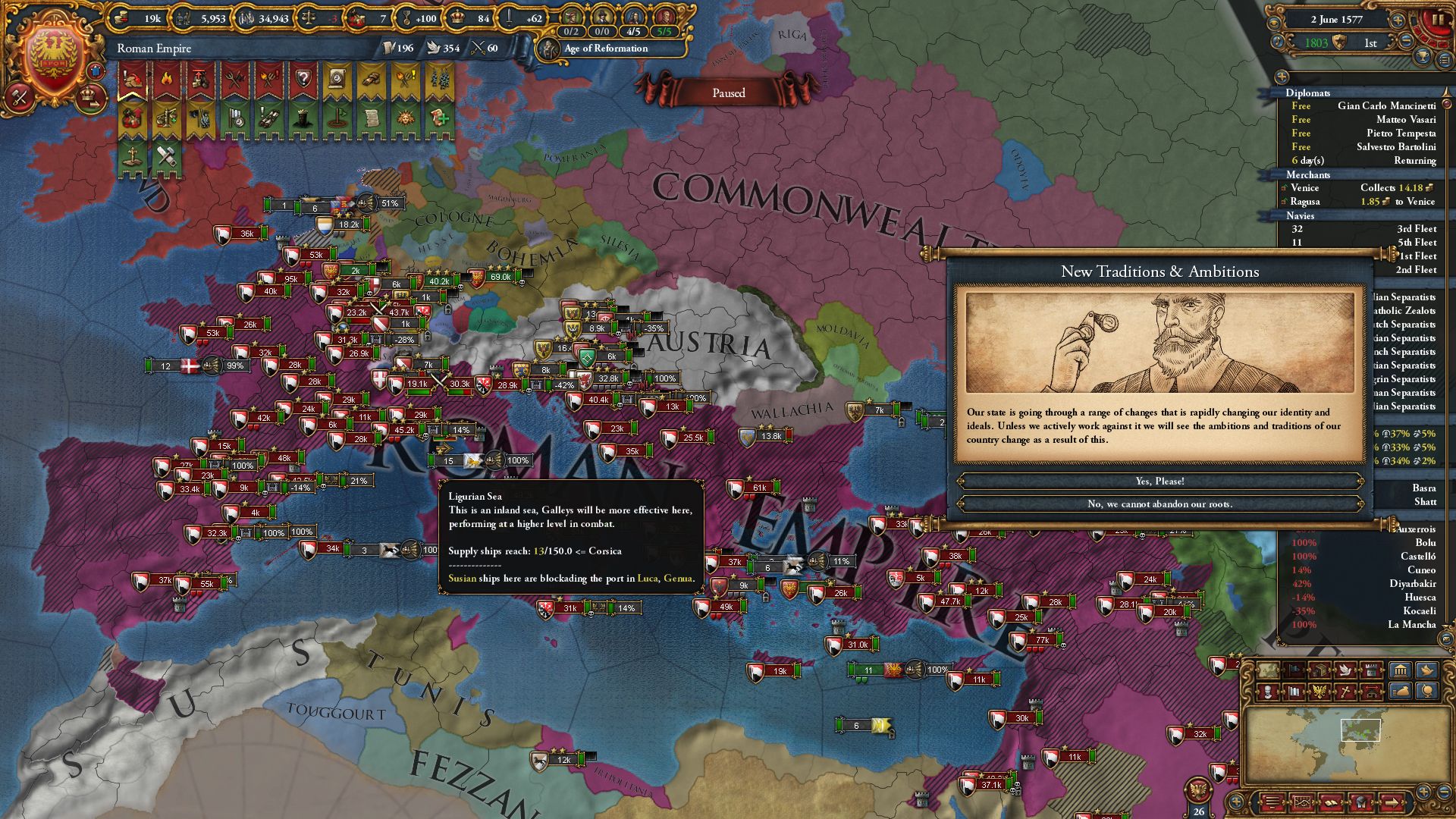The width and height of the screenshot is (1456, 819).
Task: Open the religious map mode (dove icon)
Action: (1346, 670)
